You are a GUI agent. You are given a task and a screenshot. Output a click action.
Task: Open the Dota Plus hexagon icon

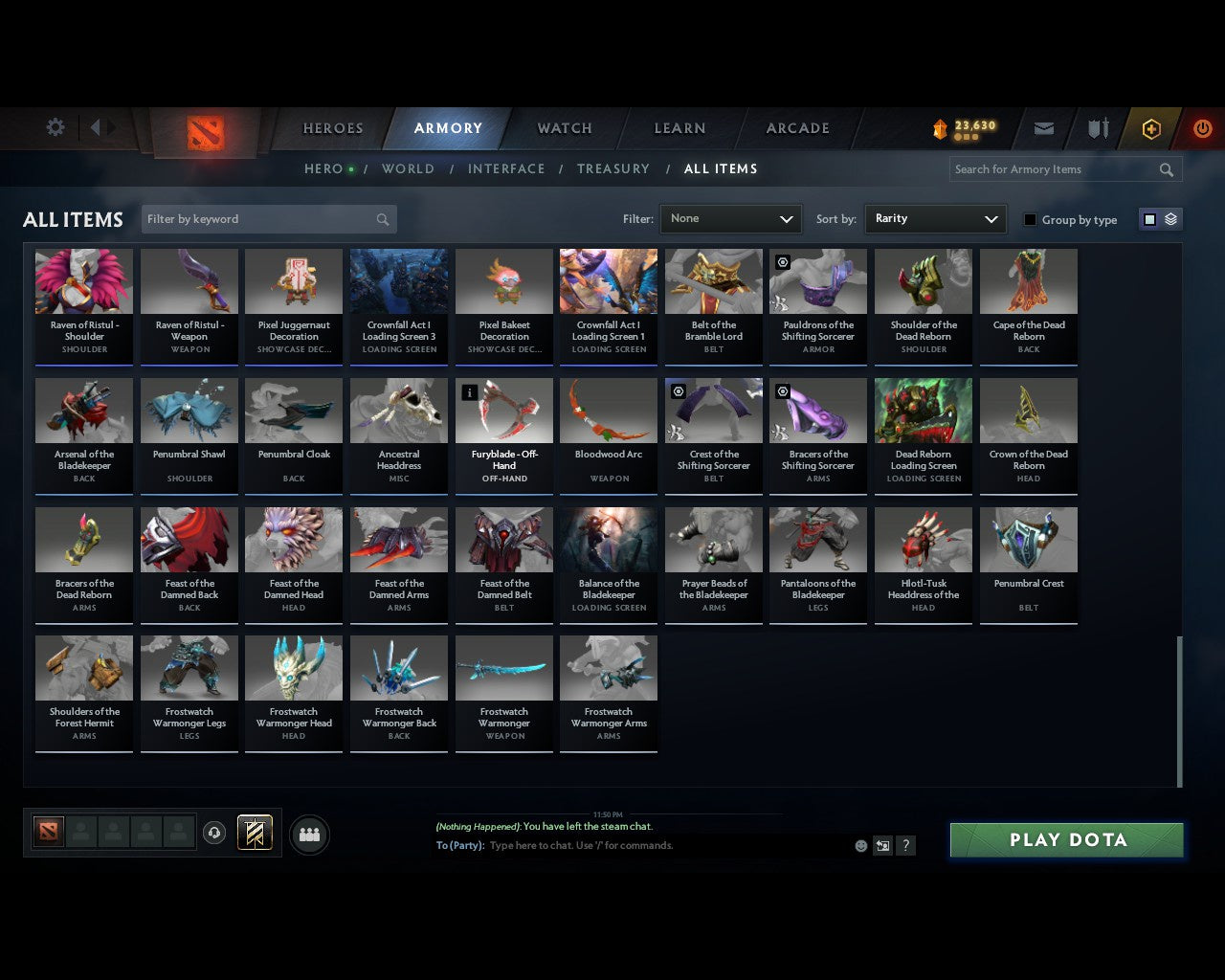1151,128
